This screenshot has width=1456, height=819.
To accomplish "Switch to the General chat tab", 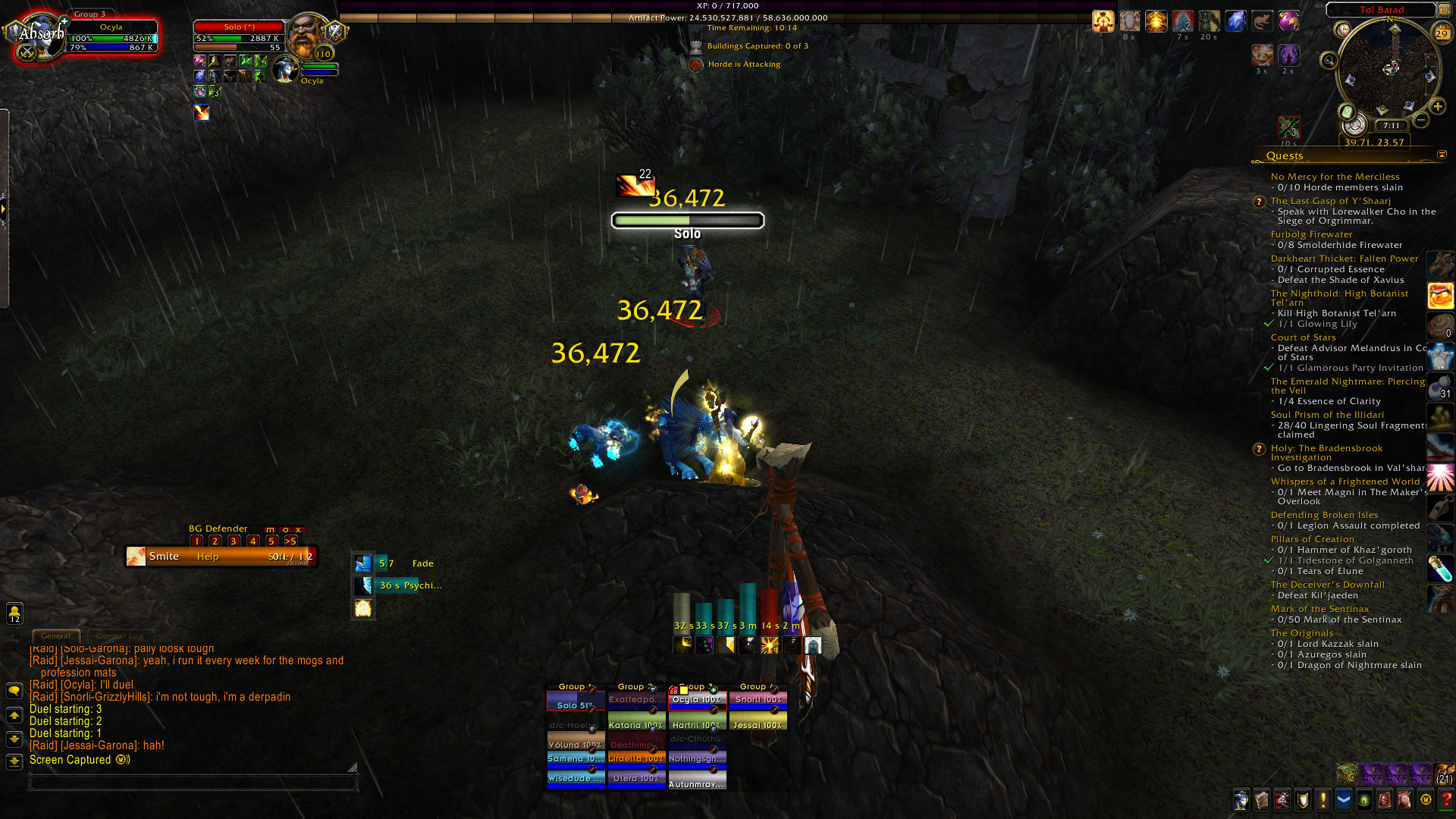I will tap(55, 636).
